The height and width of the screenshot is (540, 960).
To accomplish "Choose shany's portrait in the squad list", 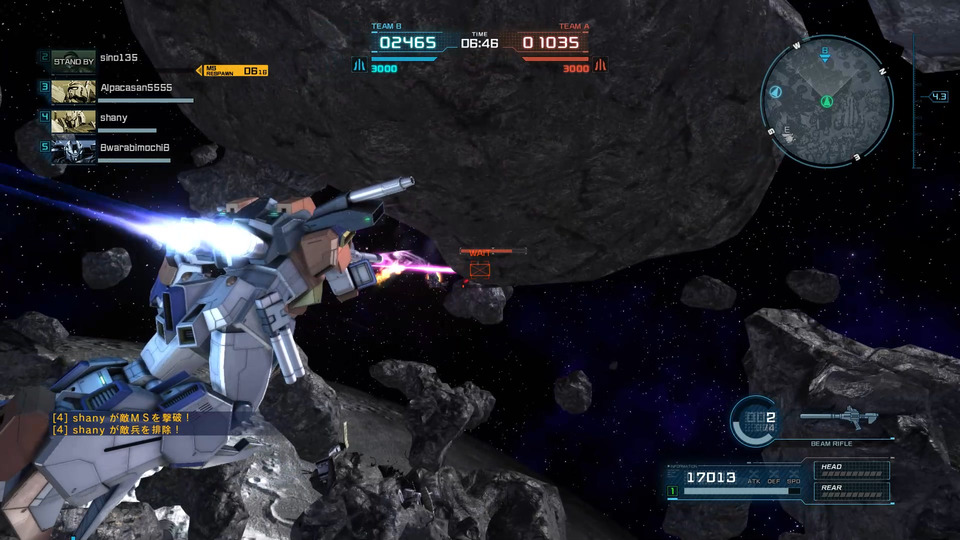I will (x=73, y=120).
